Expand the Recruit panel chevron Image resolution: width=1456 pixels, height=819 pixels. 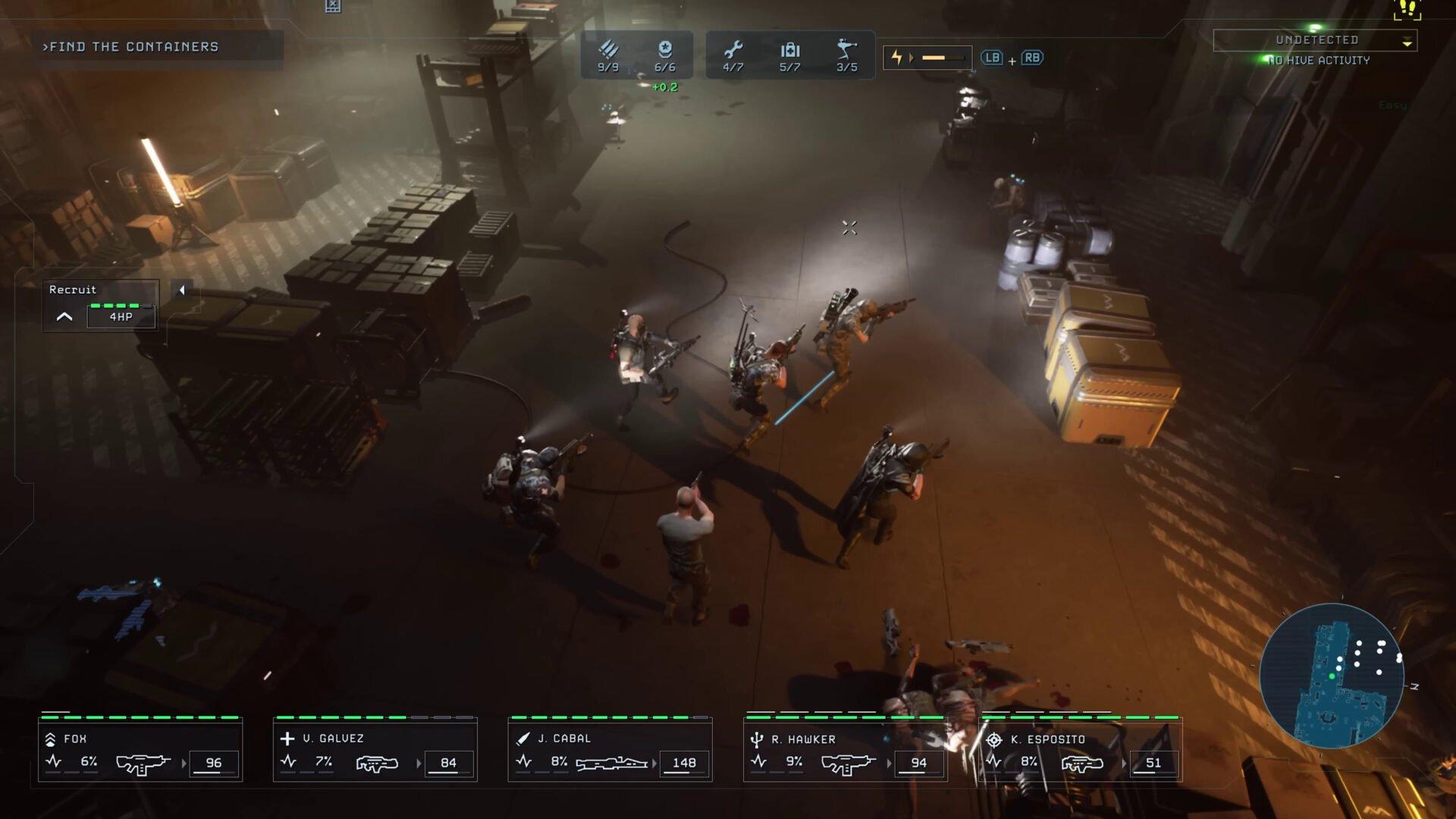[64, 316]
